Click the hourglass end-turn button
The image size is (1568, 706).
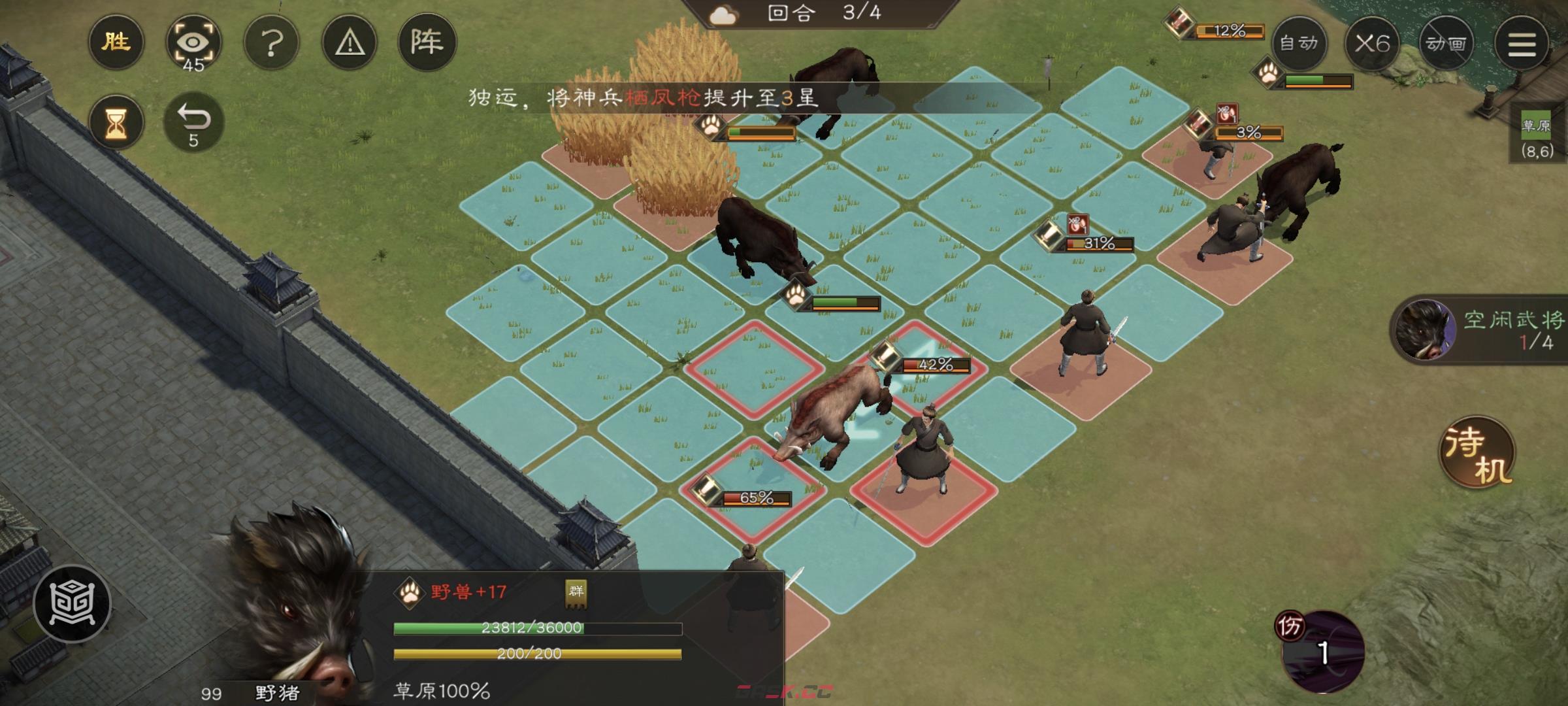(116, 123)
